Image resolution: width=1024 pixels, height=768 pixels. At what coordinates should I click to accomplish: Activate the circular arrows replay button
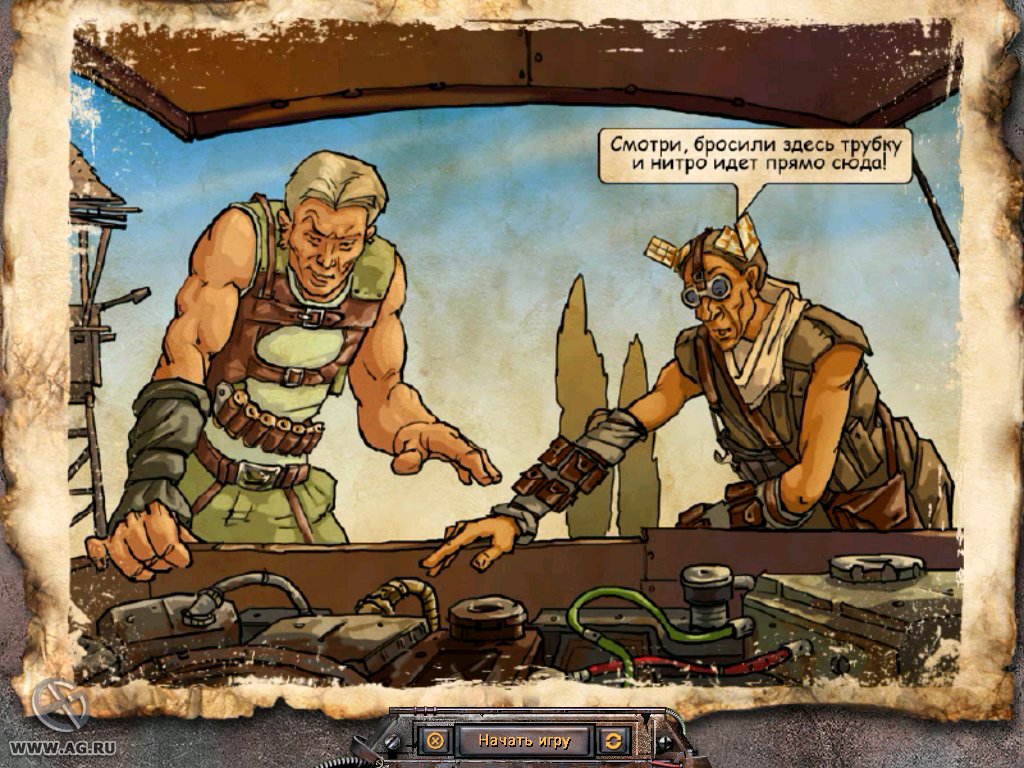612,741
